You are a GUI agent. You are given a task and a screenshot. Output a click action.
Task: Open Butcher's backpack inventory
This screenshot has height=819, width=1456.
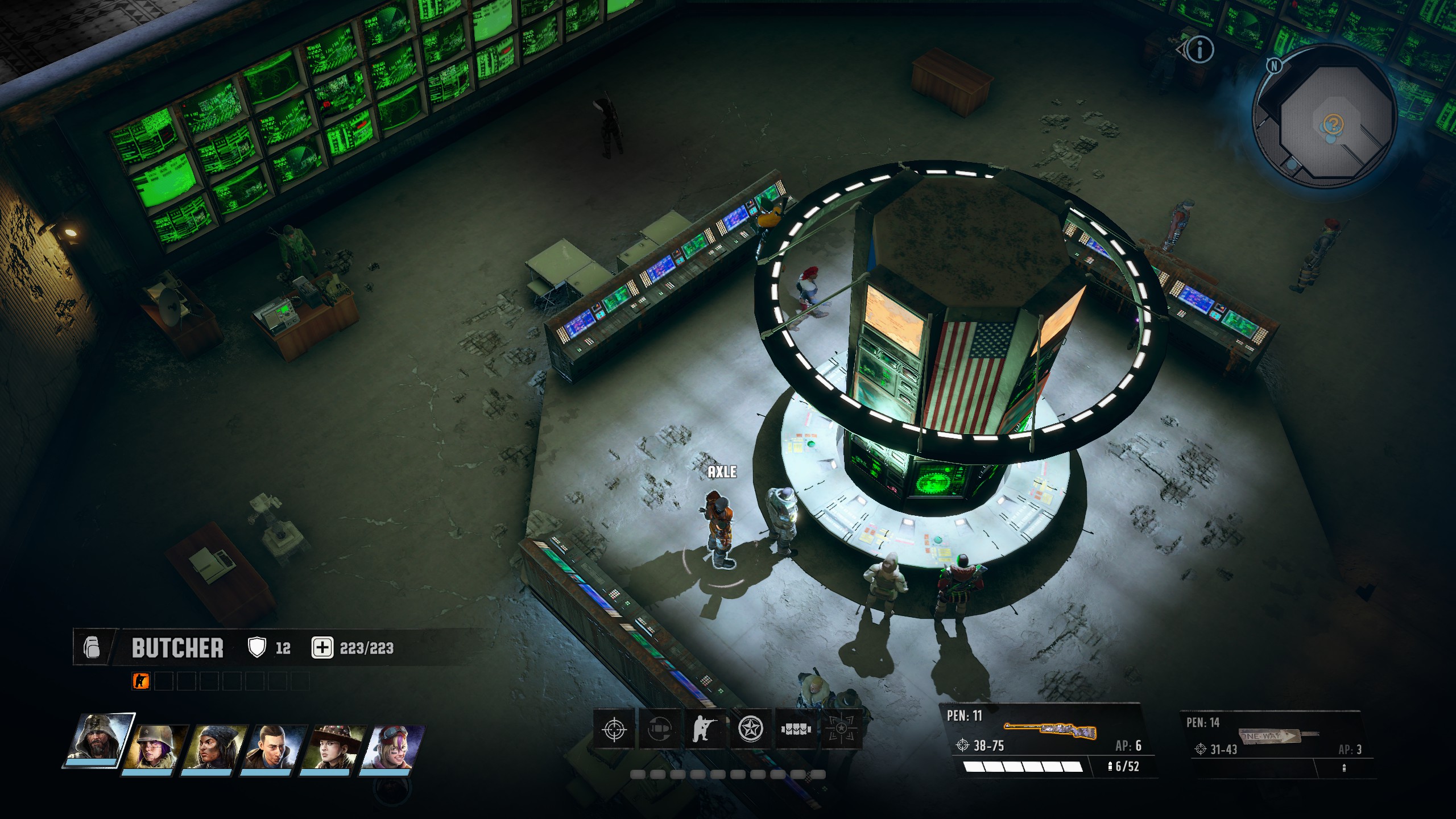click(x=92, y=647)
